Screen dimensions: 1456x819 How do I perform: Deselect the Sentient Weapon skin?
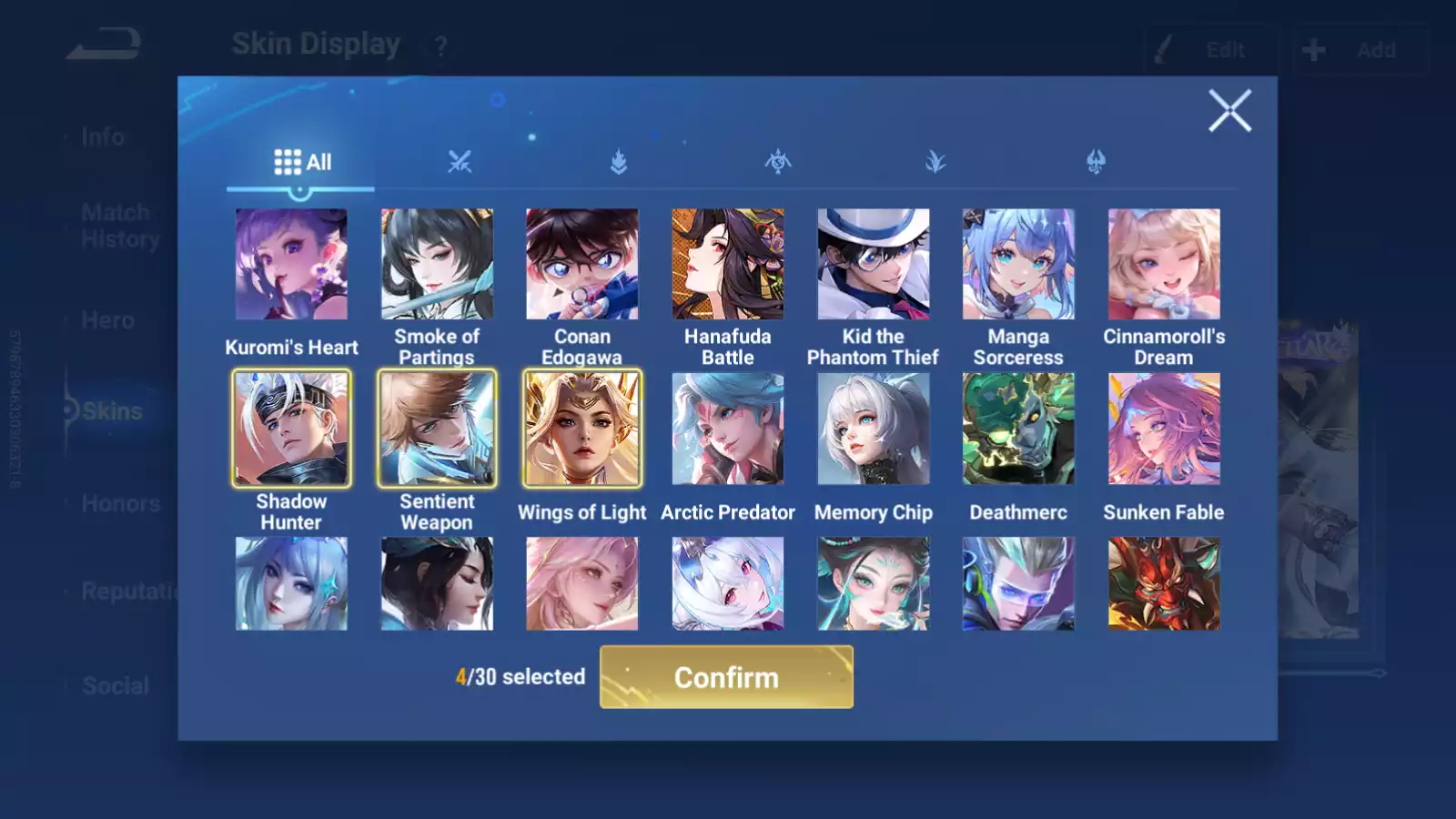pos(437,428)
